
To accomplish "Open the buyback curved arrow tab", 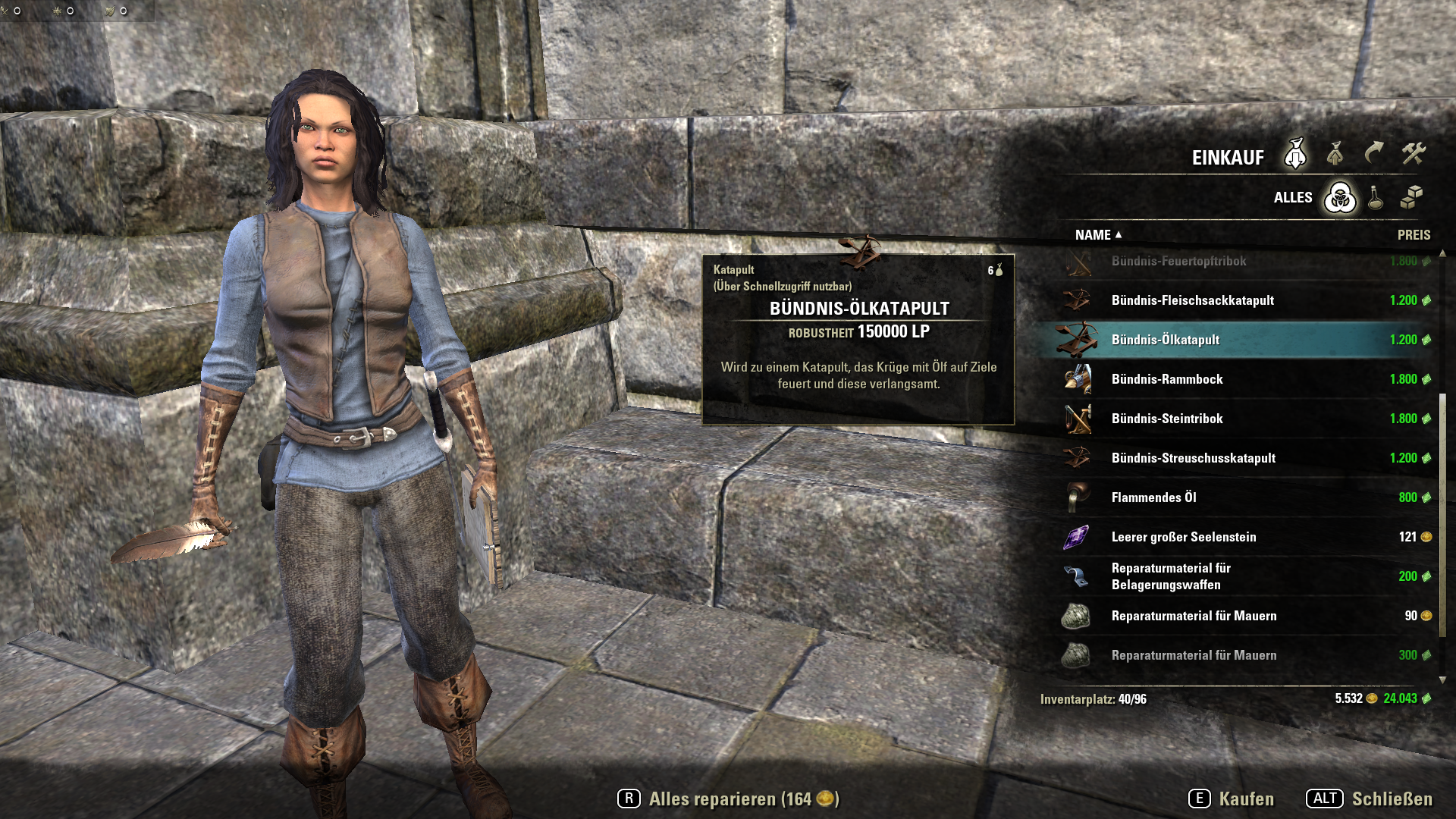I will coord(1374,154).
